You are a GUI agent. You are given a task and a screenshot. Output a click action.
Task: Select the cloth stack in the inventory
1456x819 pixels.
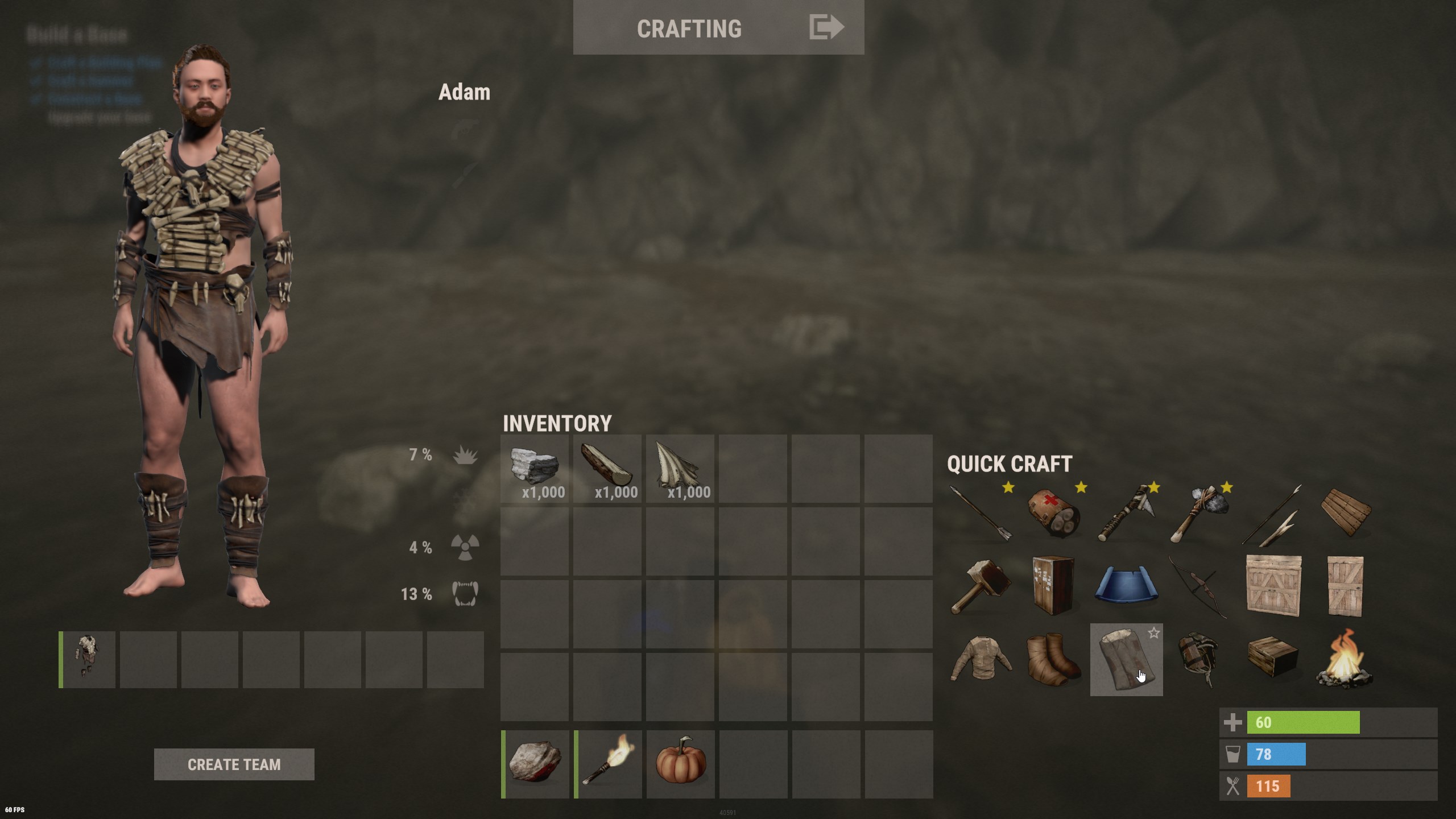pos(680,469)
